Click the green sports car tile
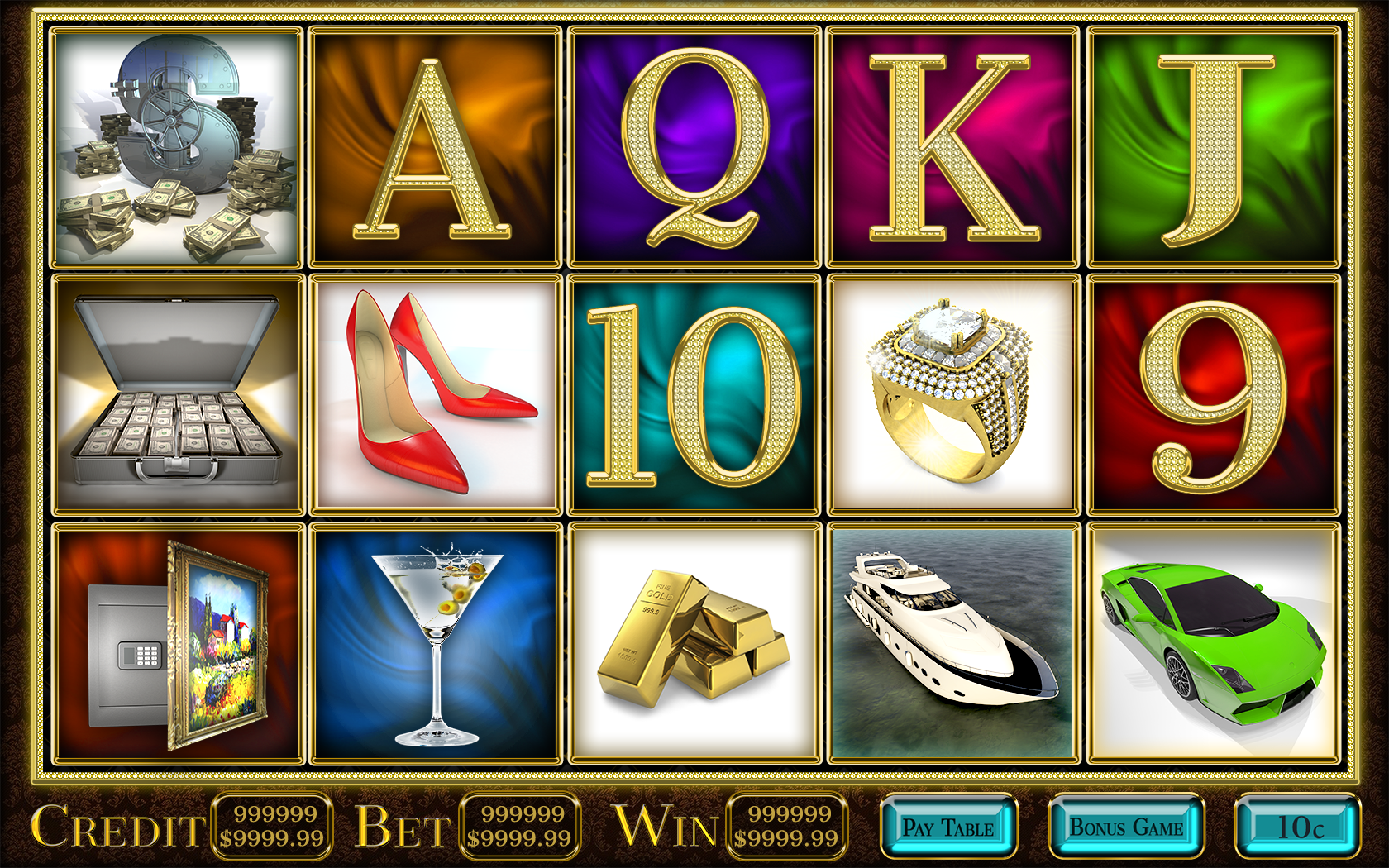 (1213, 643)
